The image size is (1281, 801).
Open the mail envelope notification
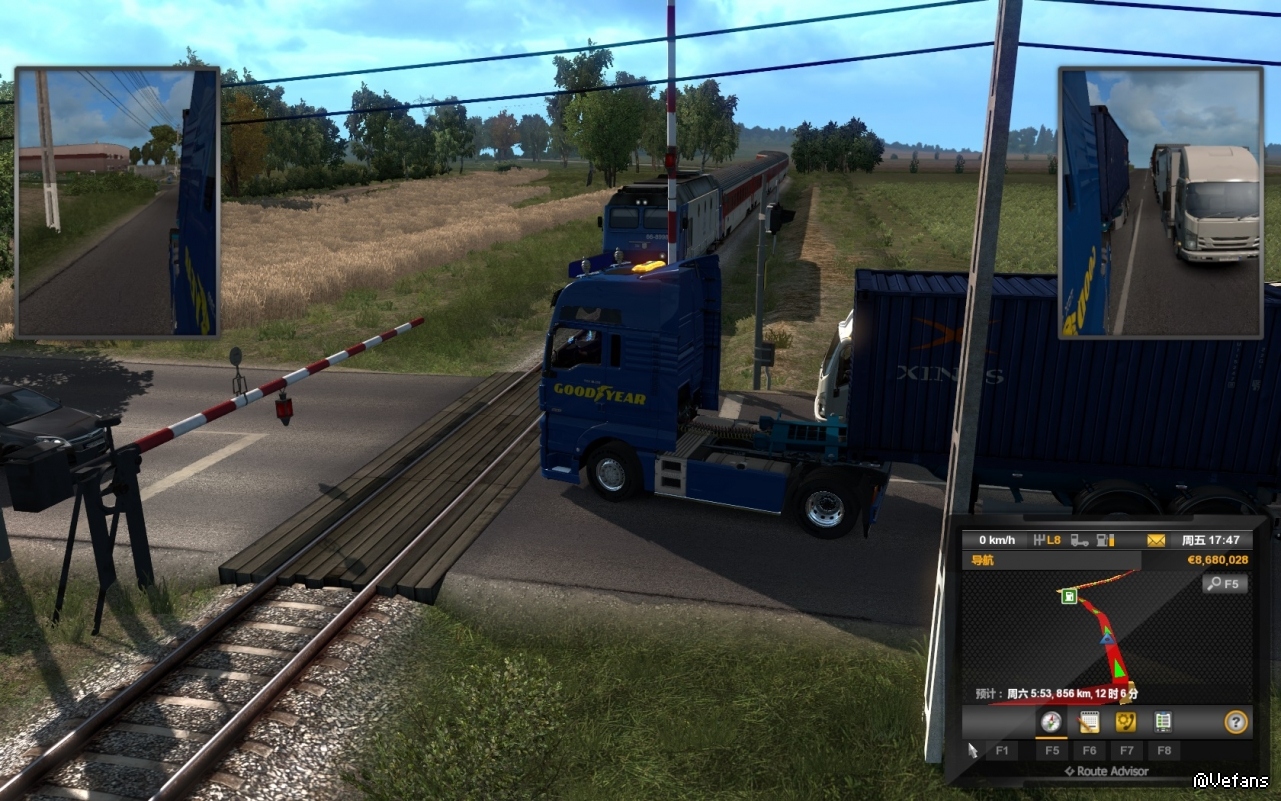1156,540
